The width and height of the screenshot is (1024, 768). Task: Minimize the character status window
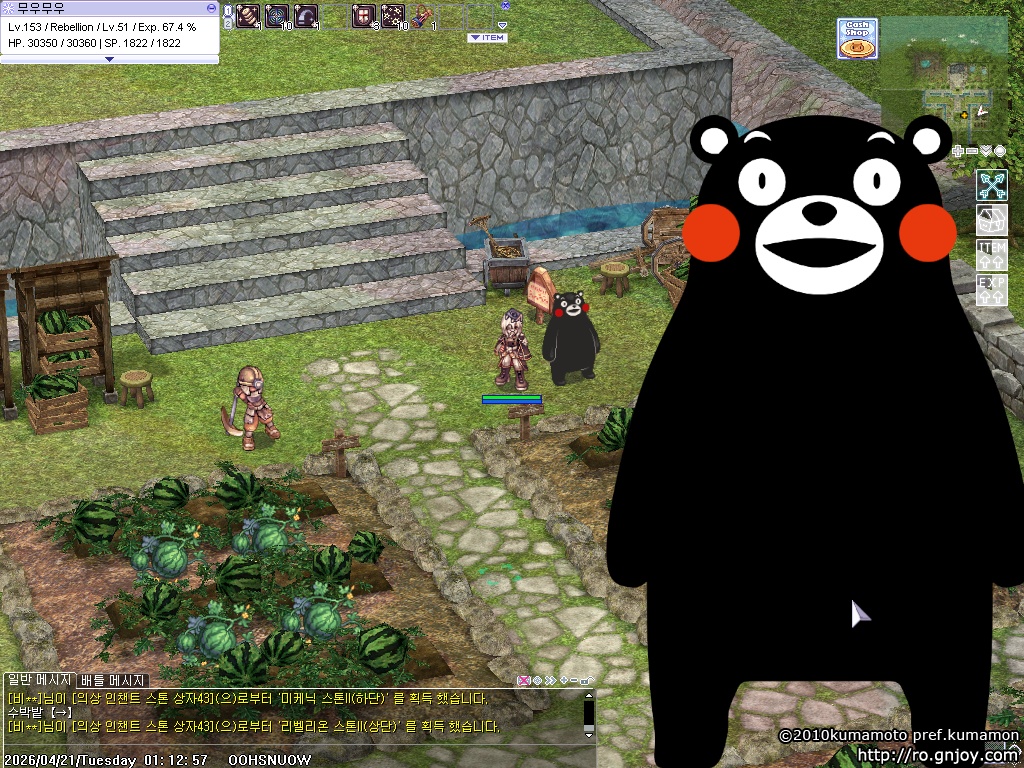click(211, 7)
